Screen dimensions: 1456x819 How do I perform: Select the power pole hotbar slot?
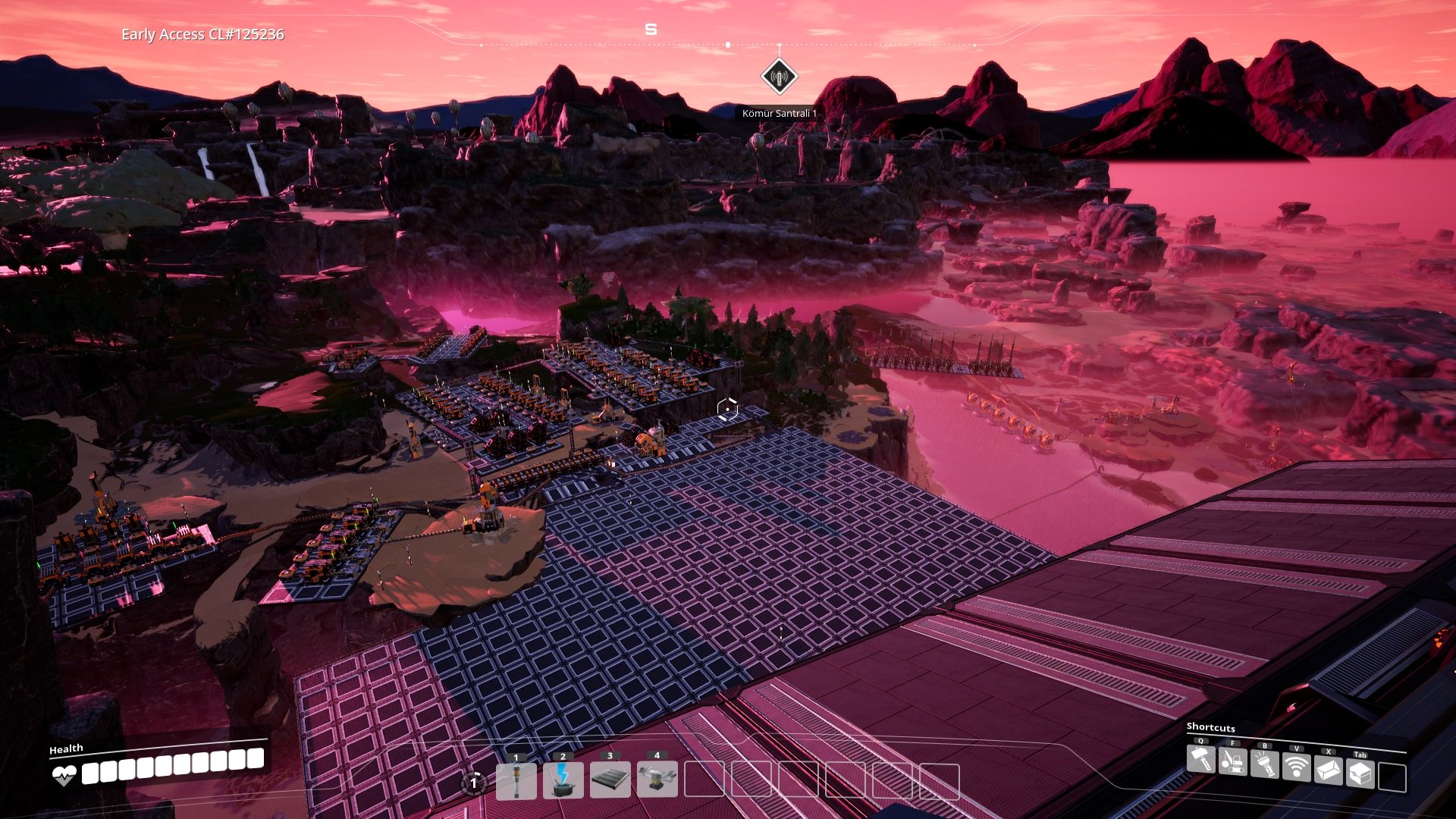tap(516, 781)
